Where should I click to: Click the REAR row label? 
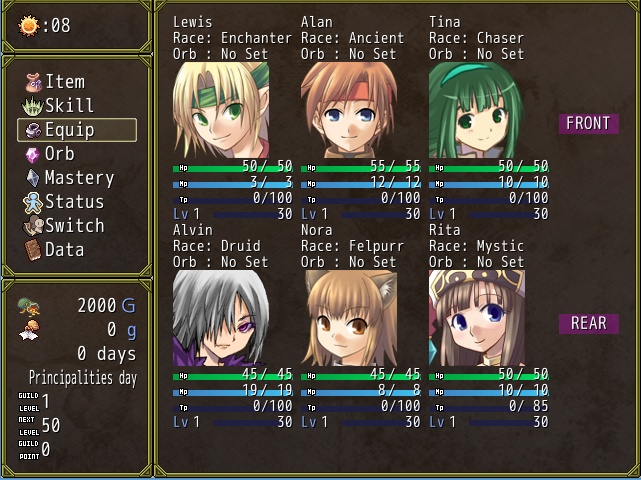(x=588, y=324)
